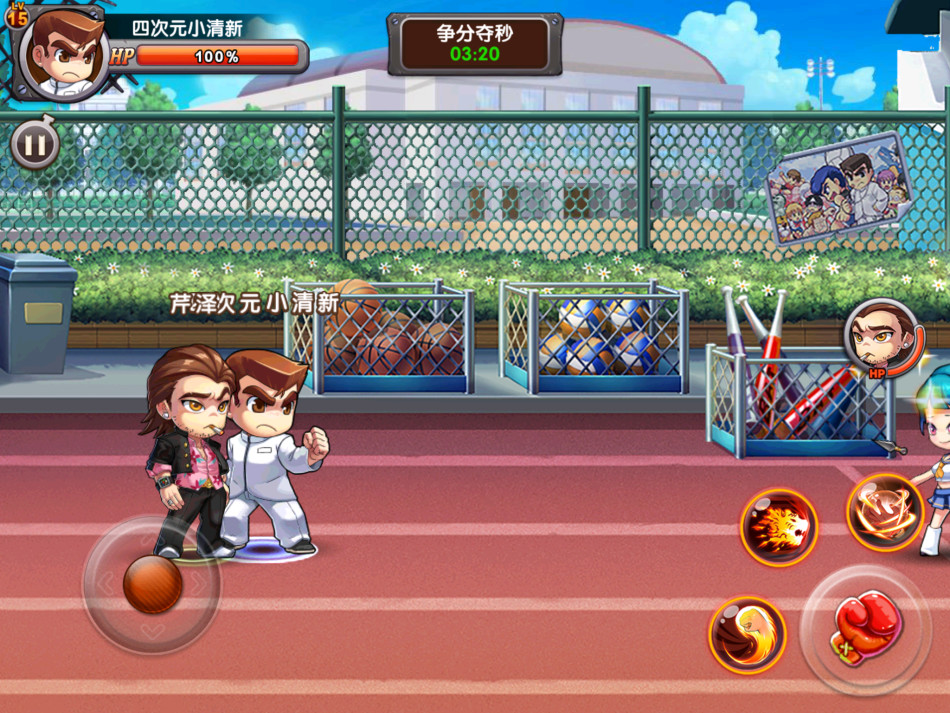
Task: Pause the game with the pause button
Action: (x=34, y=146)
